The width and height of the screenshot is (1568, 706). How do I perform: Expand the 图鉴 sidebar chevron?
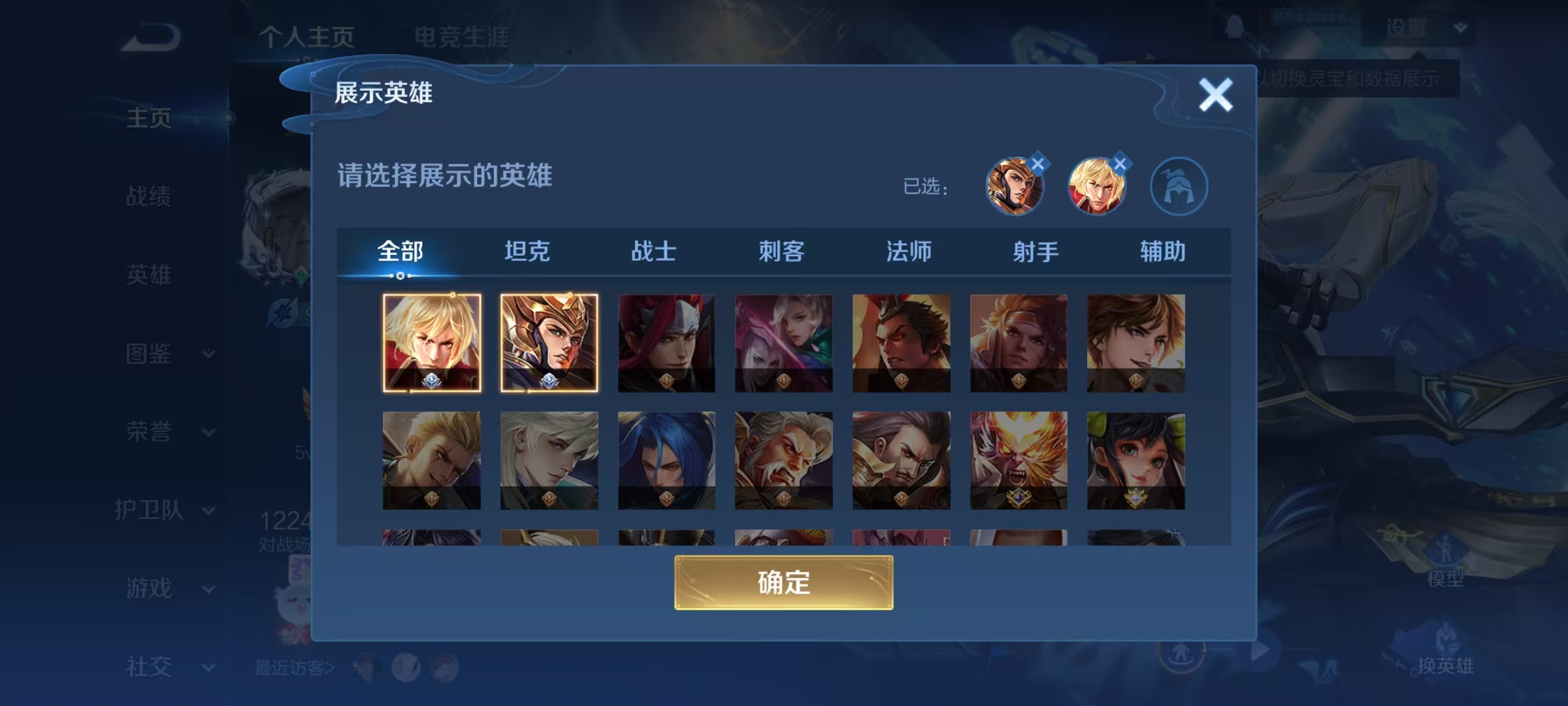pyautogui.click(x=208, y=354)
